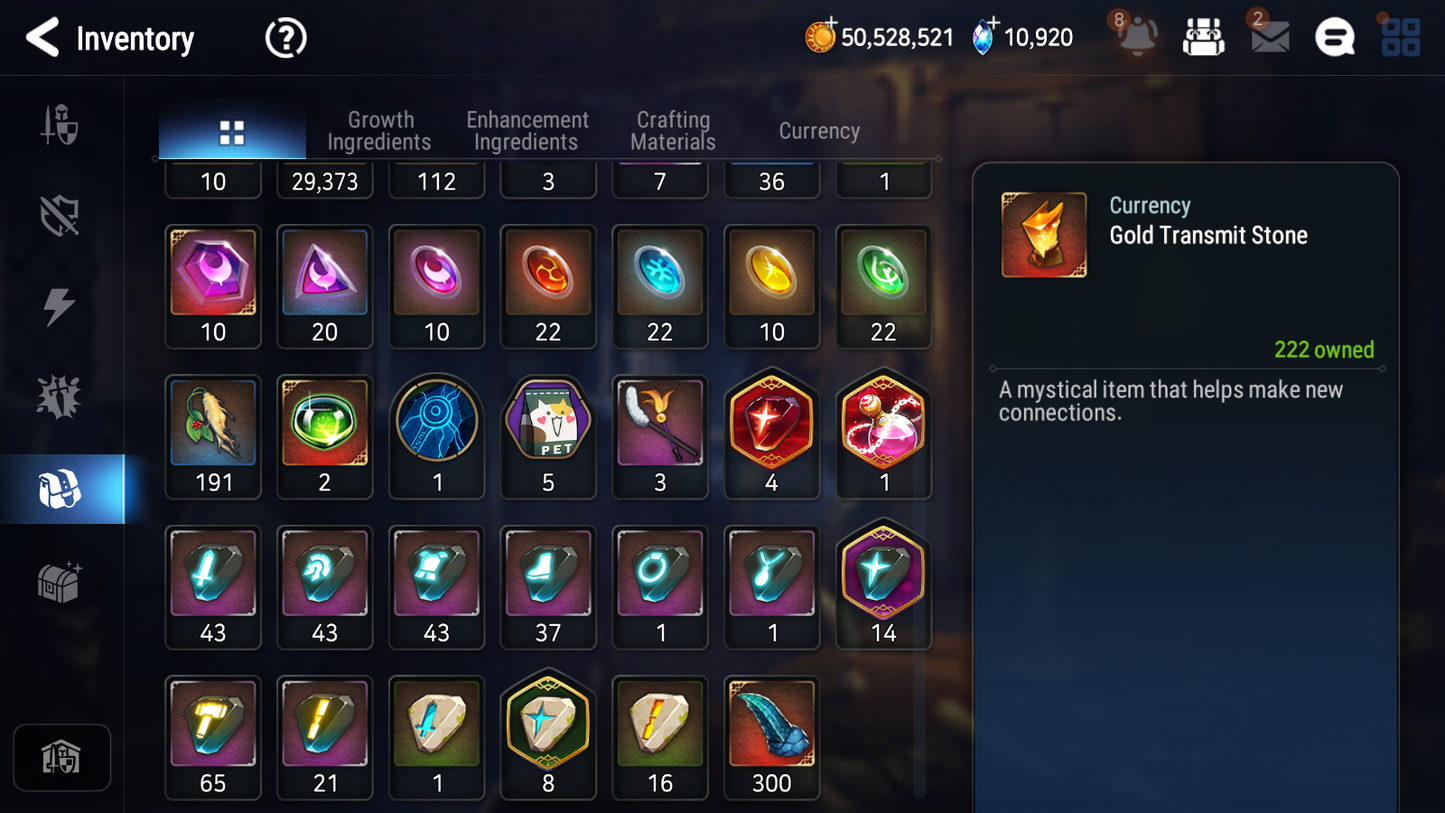Open the mail envelope inbox
The width and height of the screenshot is (1445, 813).
coord(1269,37)
